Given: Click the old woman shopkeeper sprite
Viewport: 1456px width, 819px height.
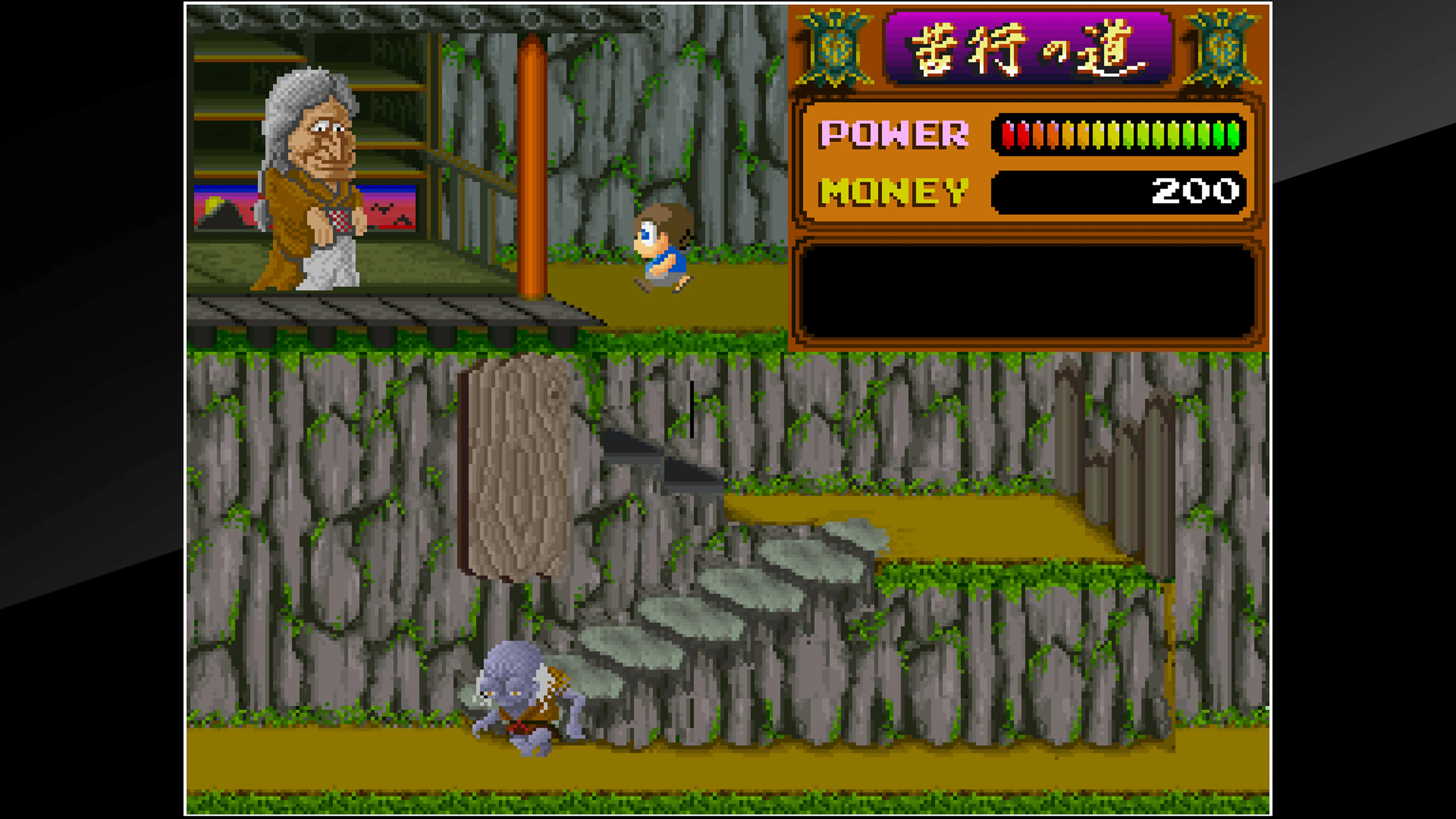Looking at the screenshot, I should [314, 181].
